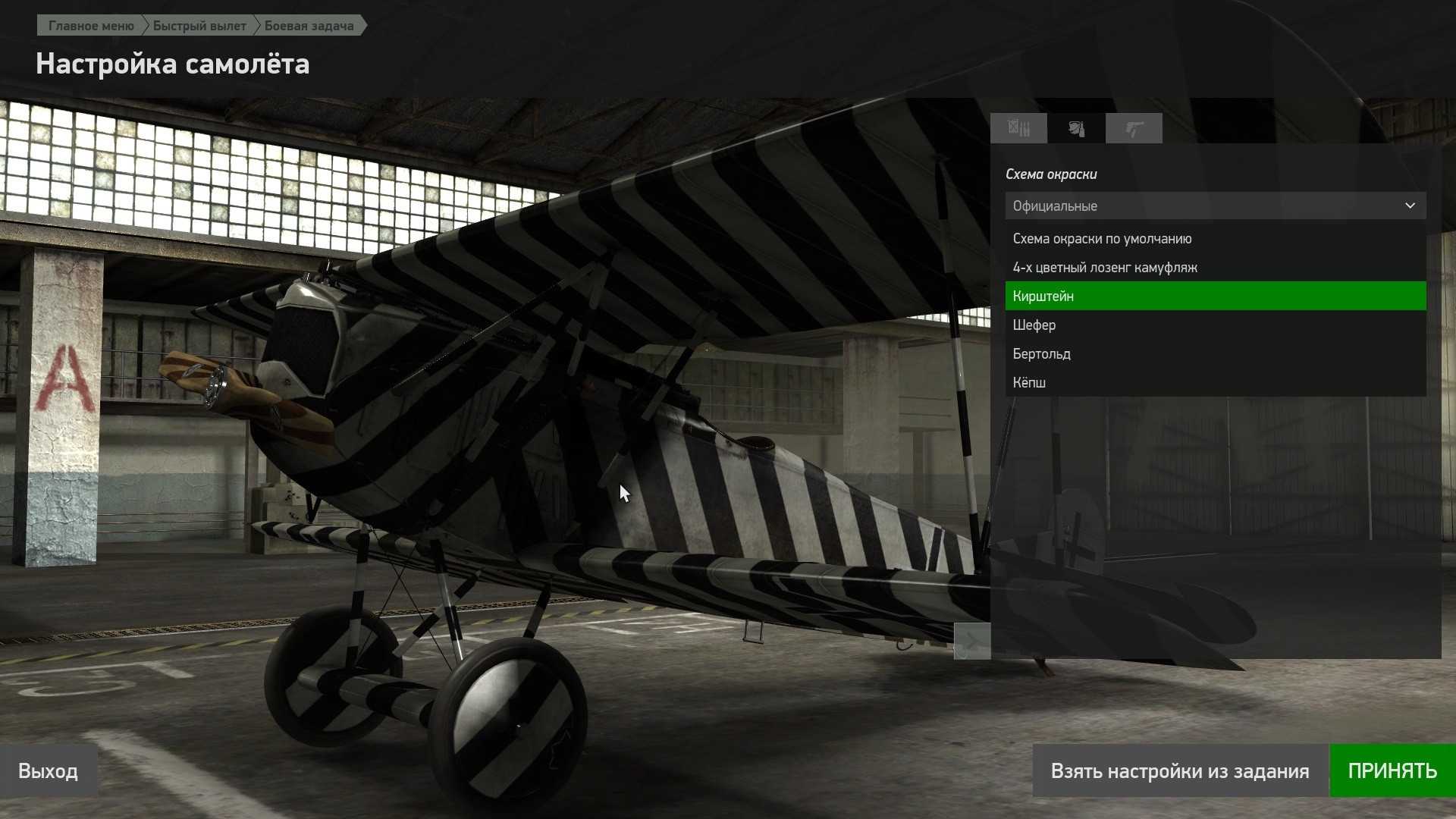Viewport: 1456px width, 819px height.
Task: Select Схема окраски по умолчанию
Action: (x=1102, y=239)
